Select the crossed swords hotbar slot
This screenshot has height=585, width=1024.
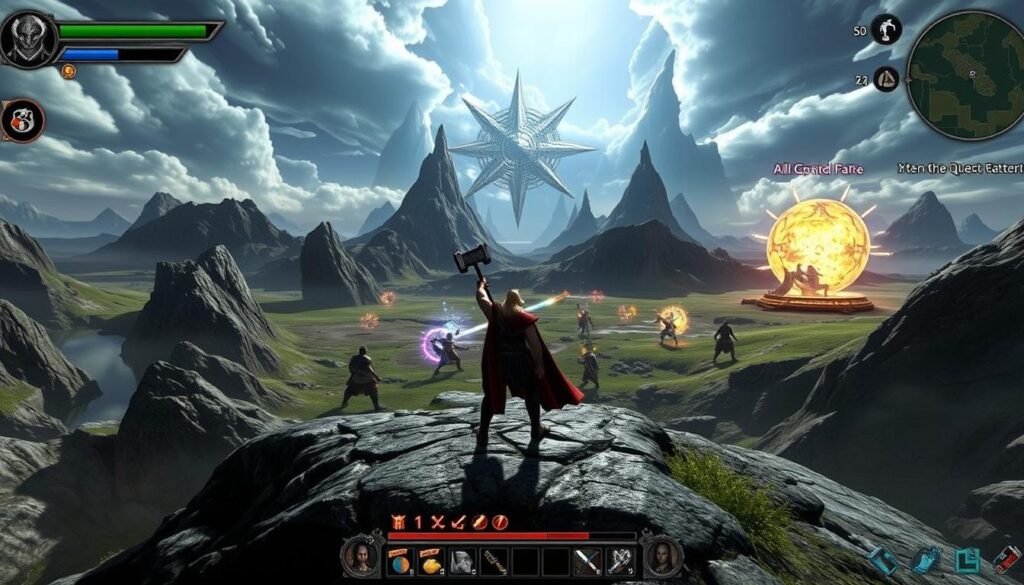click(587, 560)
